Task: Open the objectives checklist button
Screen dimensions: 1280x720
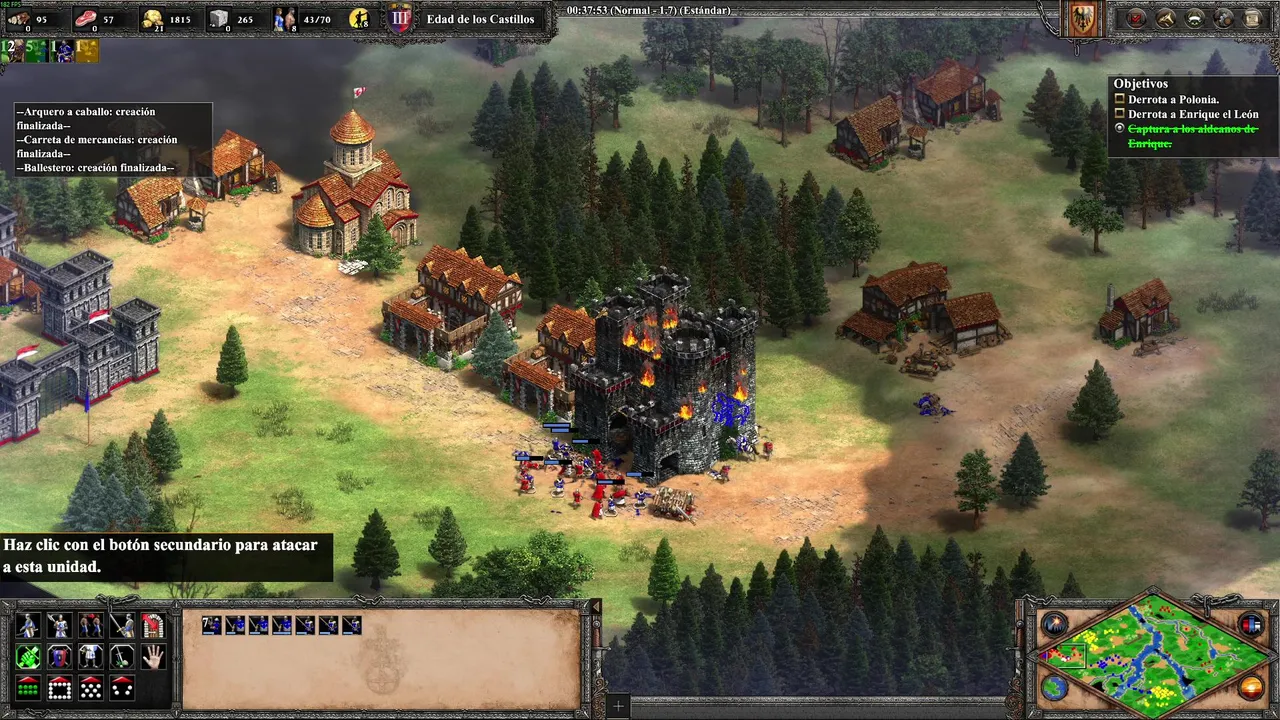Action: coord(1137,18)
